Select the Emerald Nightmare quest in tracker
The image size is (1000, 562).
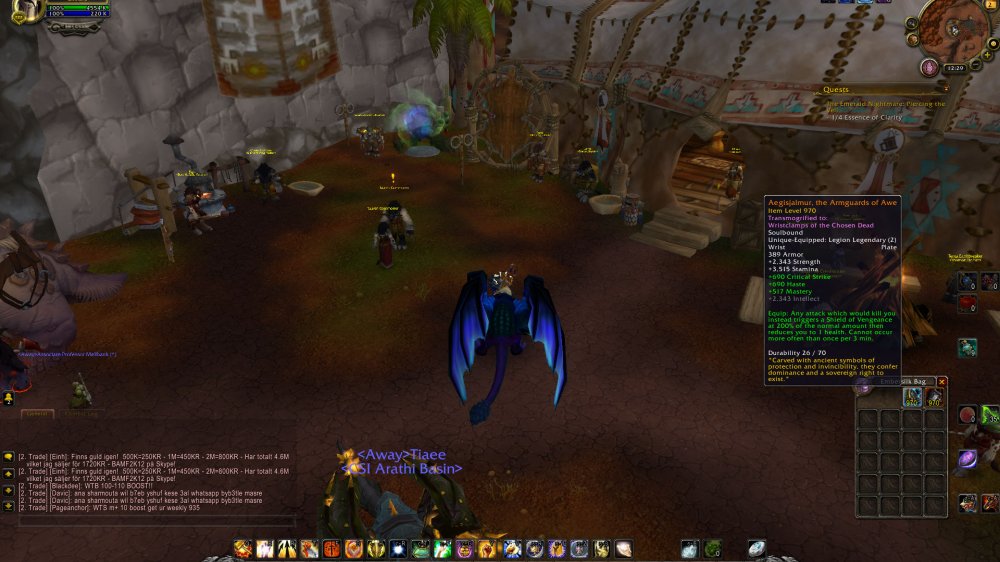[882, 103]
